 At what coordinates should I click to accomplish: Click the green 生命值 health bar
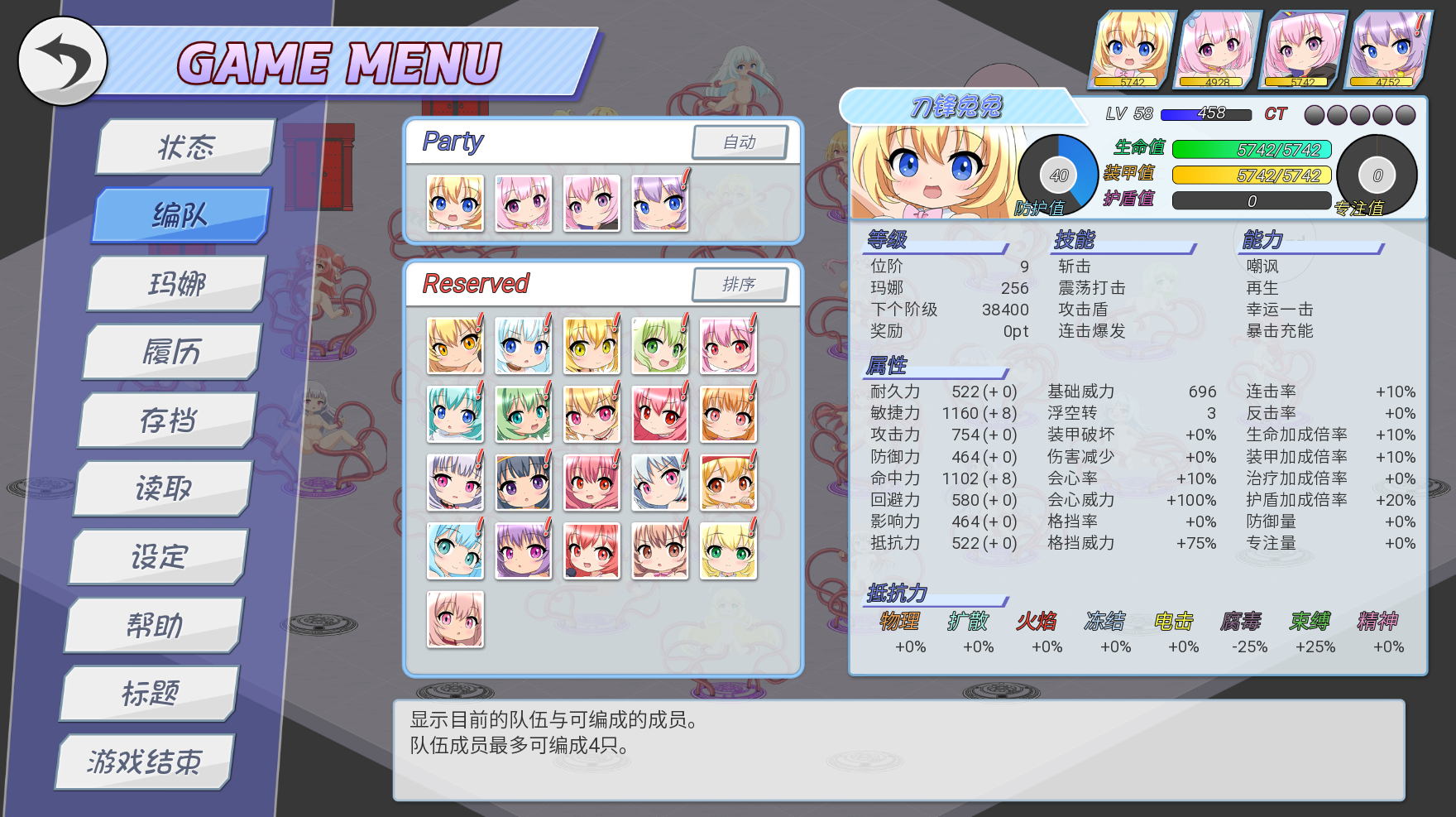click(x=1251, y=149)
